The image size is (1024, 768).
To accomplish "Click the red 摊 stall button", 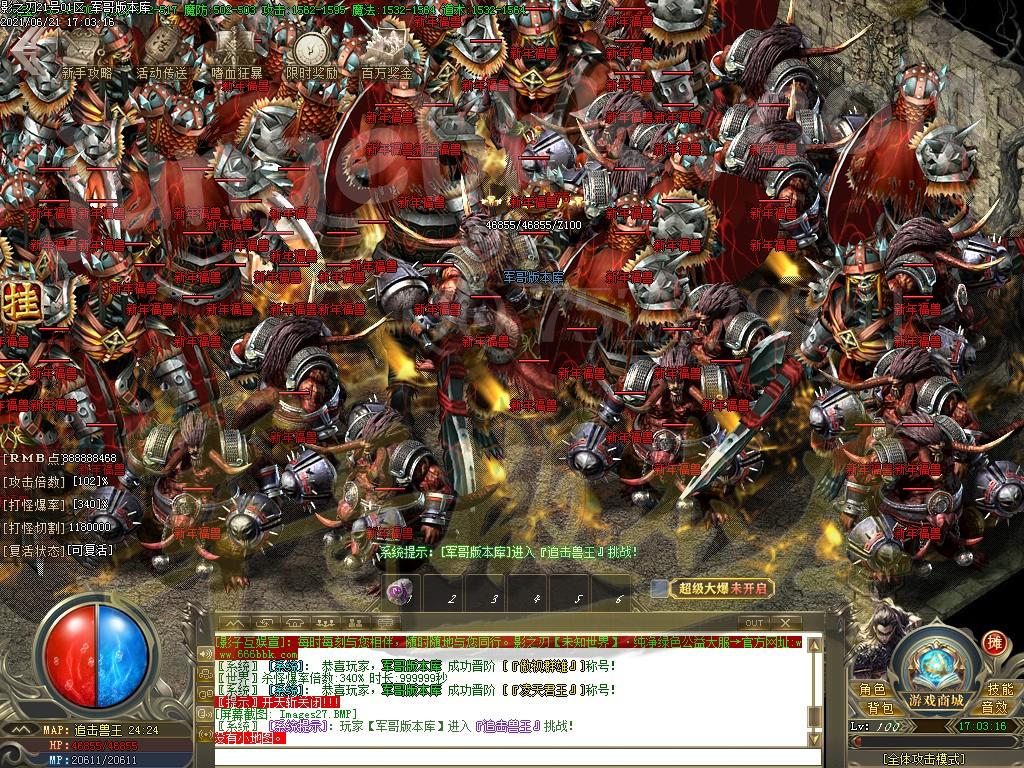I will click(x=994, y=642).
